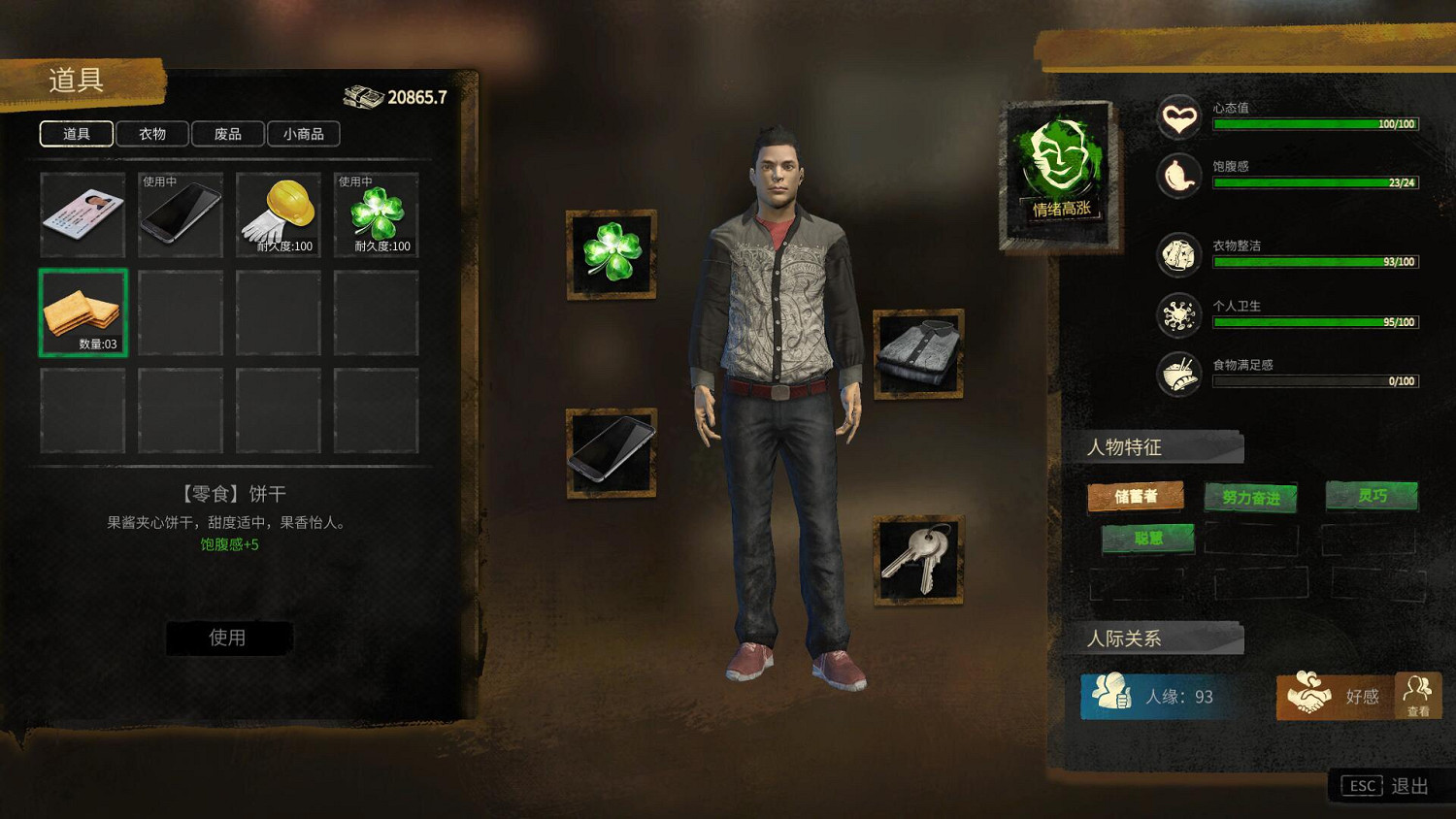
Task: Exit the screen with 退出 button
Action: (1385, 786)
